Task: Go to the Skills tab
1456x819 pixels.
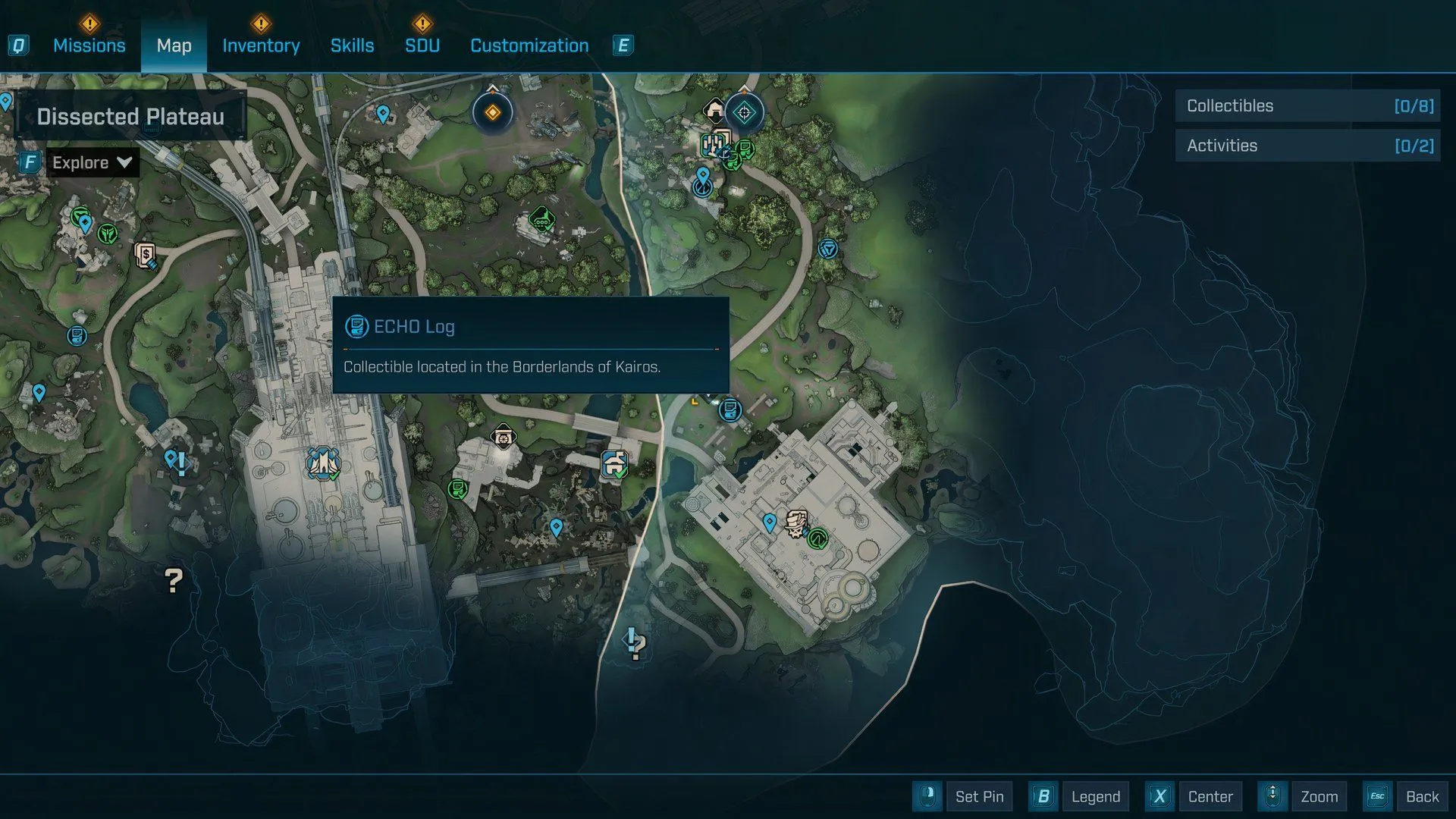Action: pyautogui.click(x=352, y=45)
